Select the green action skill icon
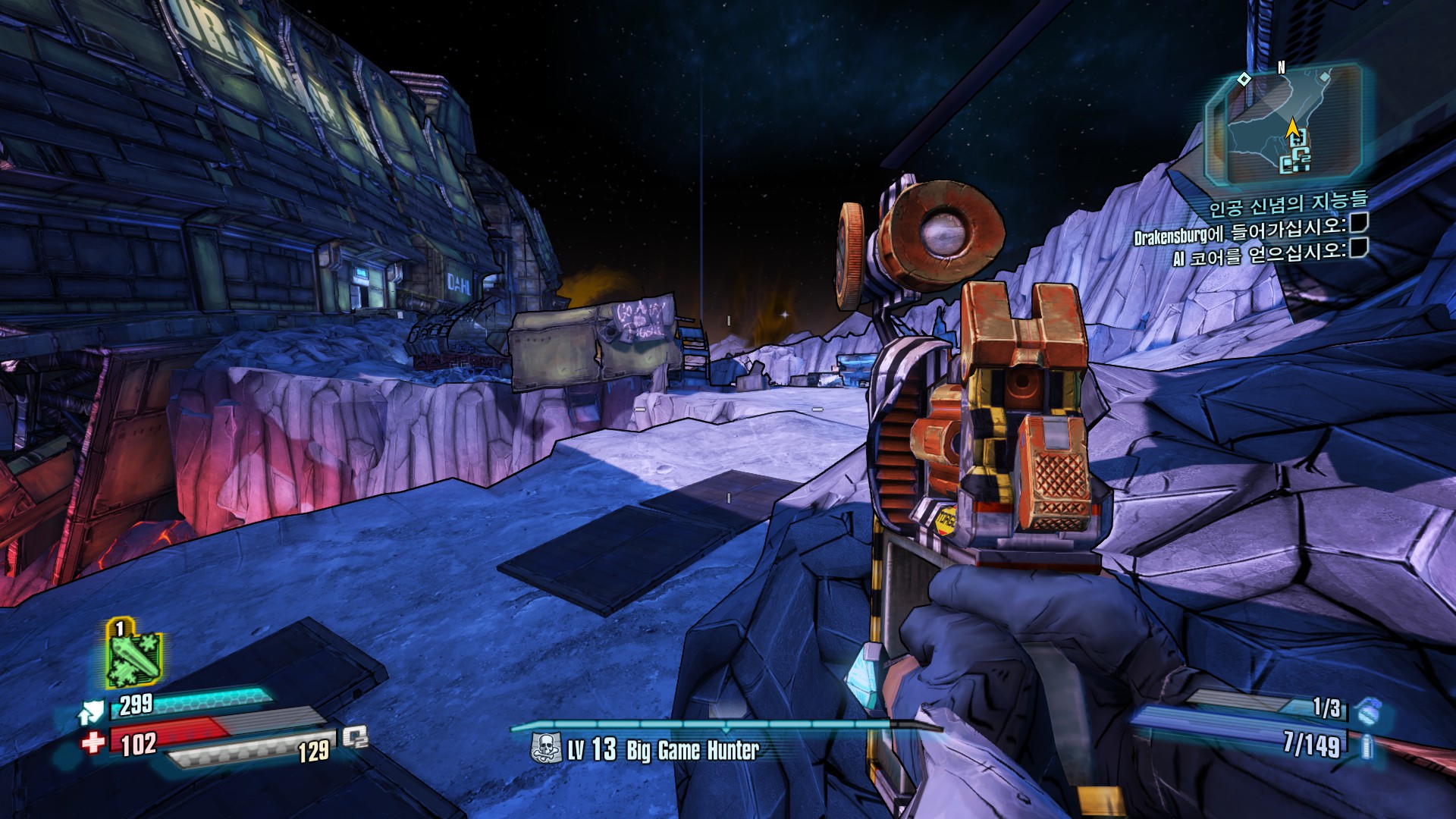1456x819 pixels. point(133,654)
